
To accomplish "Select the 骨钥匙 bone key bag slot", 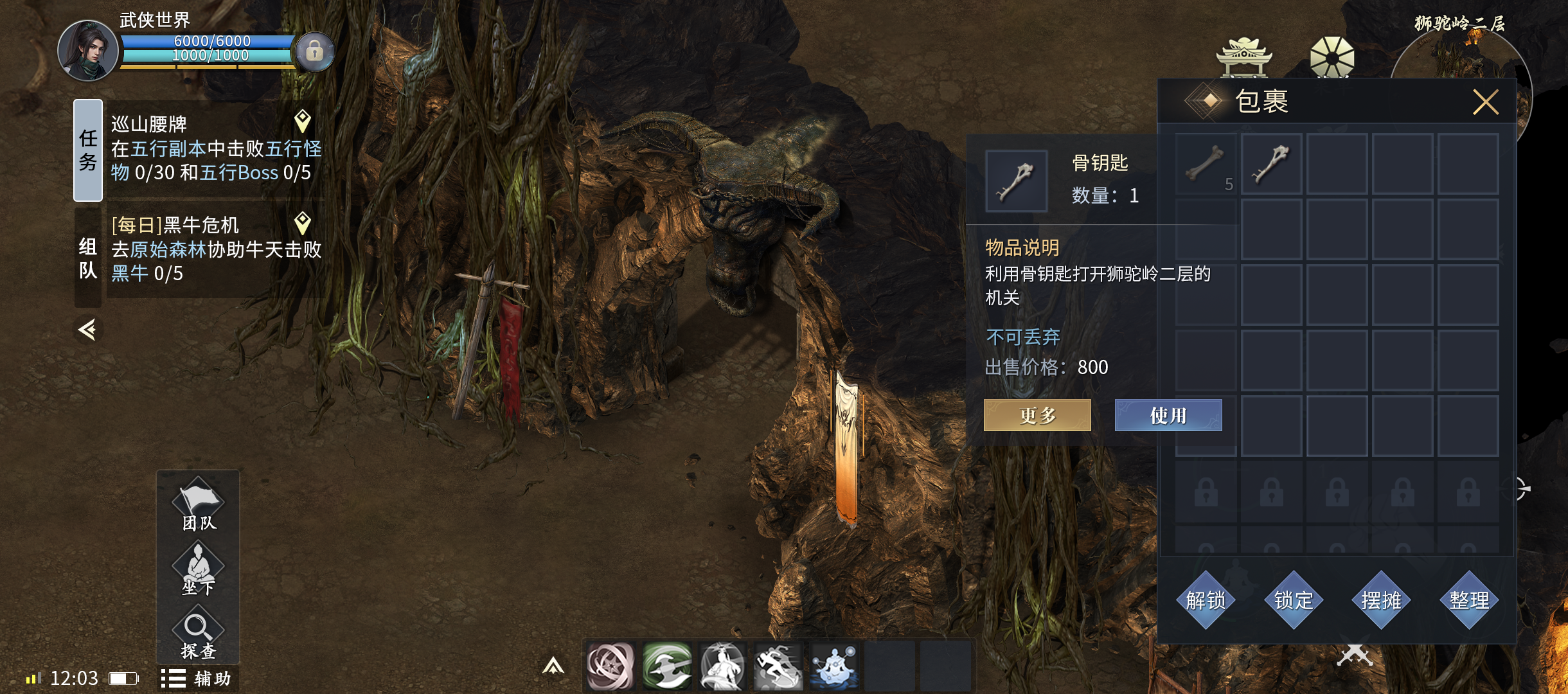I will [1271, 164].
